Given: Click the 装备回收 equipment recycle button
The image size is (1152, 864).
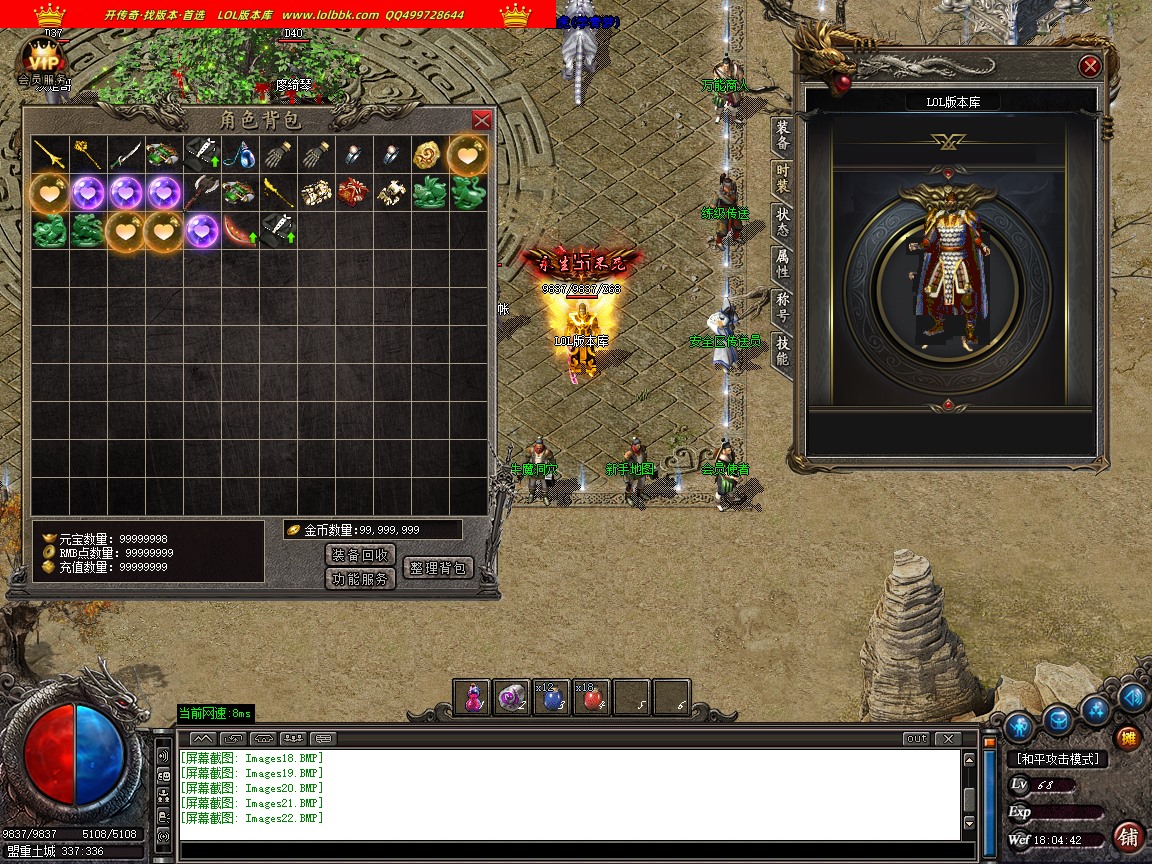Looking at the screenshot, I should coord(360,555).
